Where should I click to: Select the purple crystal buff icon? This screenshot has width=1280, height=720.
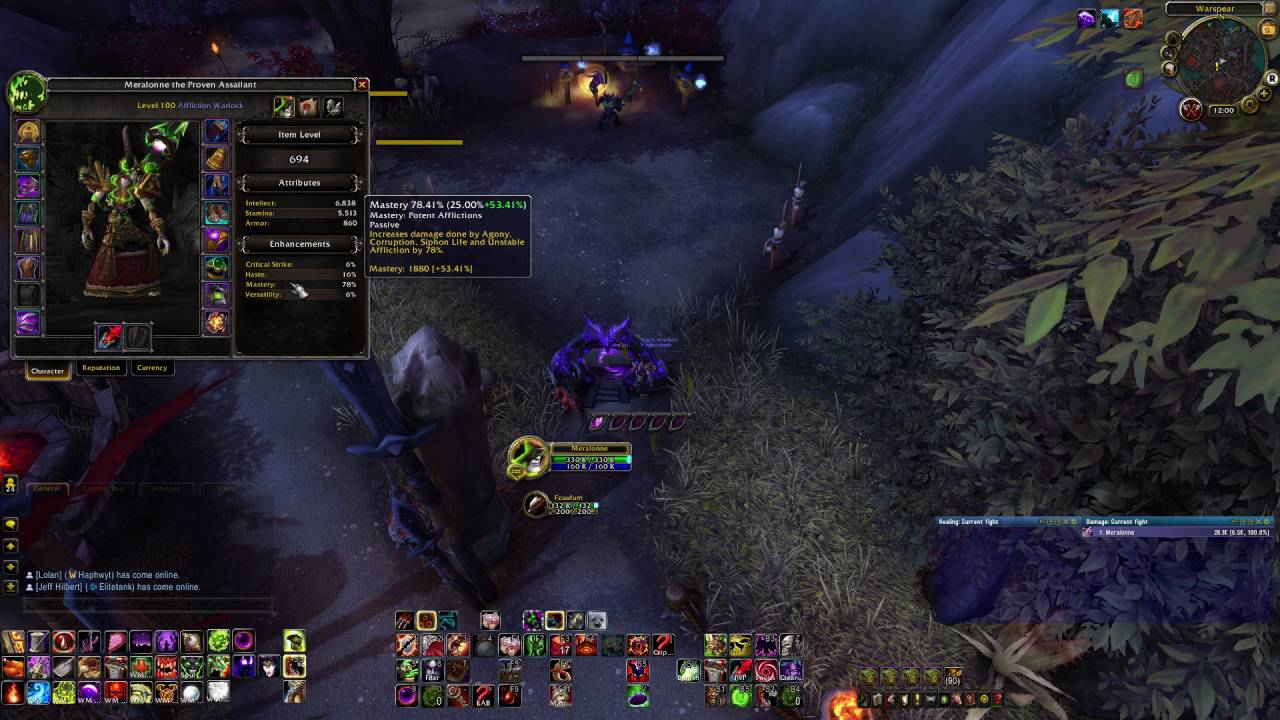pyautogui.click(x=1086, y=18)
